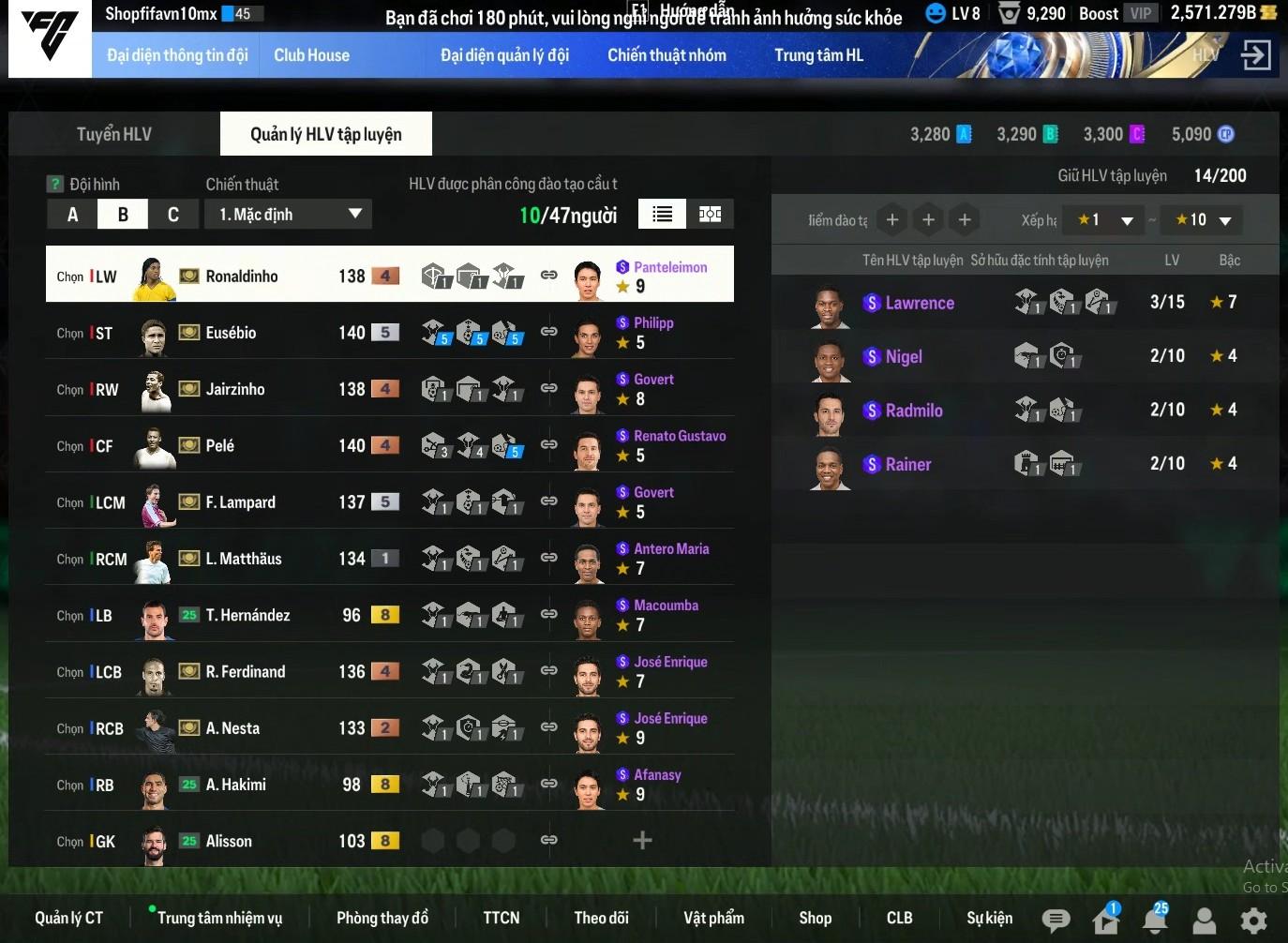Select formation squad C

[x=172, y=215]
